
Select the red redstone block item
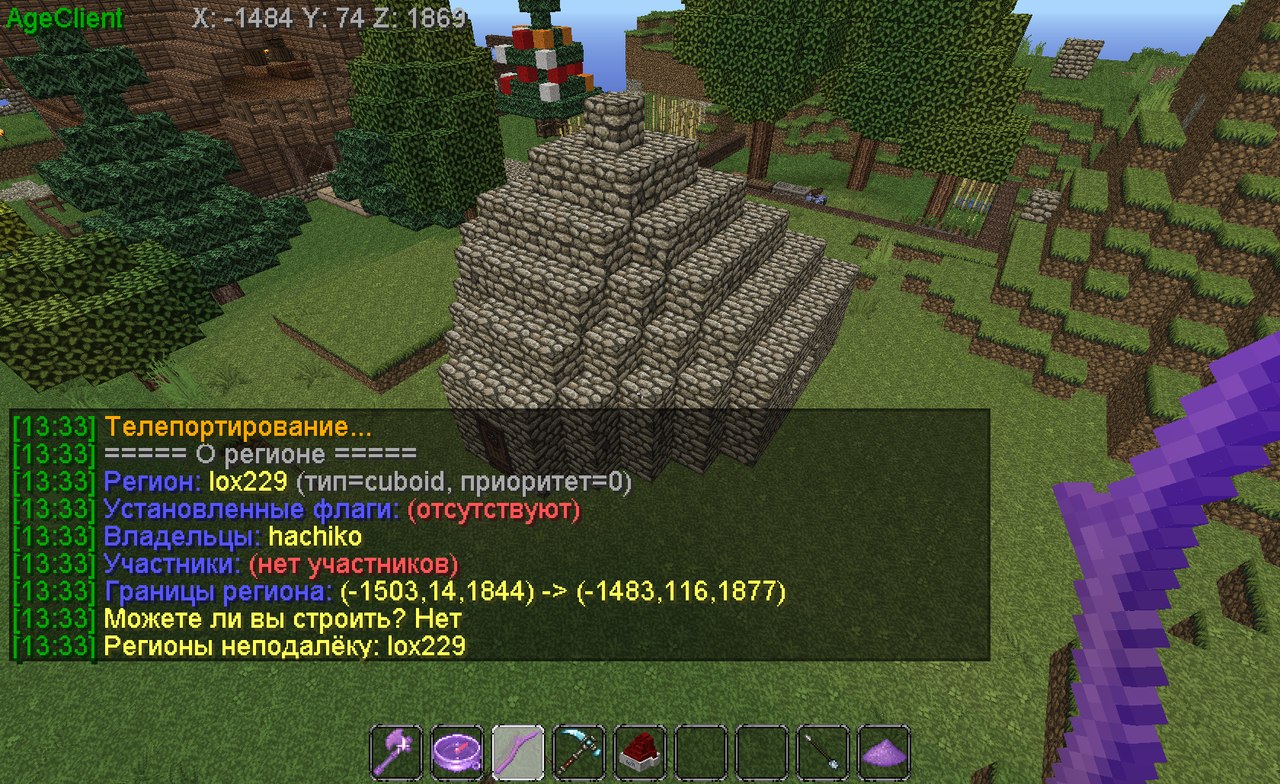pos(640,748)
